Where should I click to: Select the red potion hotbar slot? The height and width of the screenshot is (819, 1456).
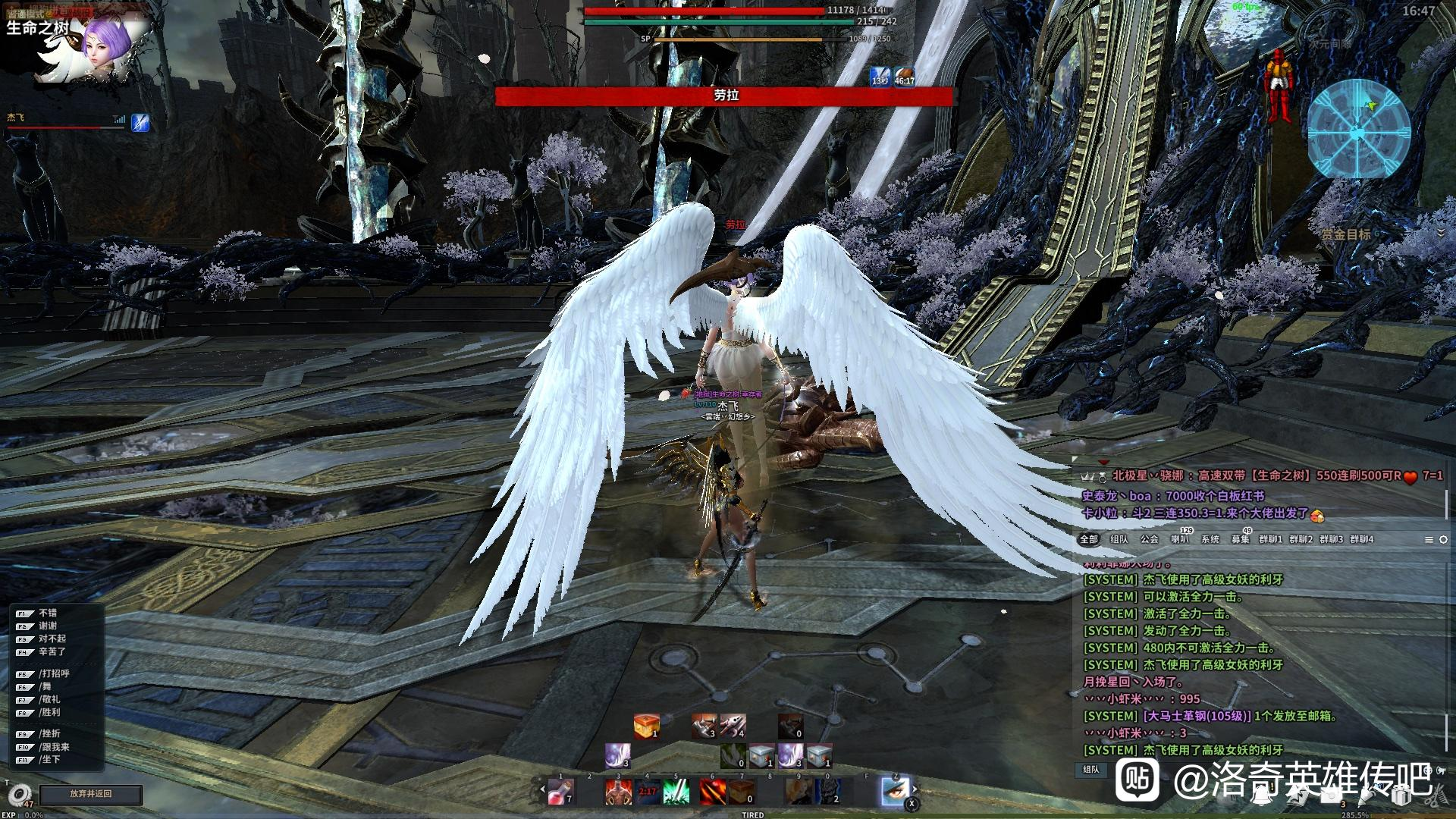(x=560, y=792)
